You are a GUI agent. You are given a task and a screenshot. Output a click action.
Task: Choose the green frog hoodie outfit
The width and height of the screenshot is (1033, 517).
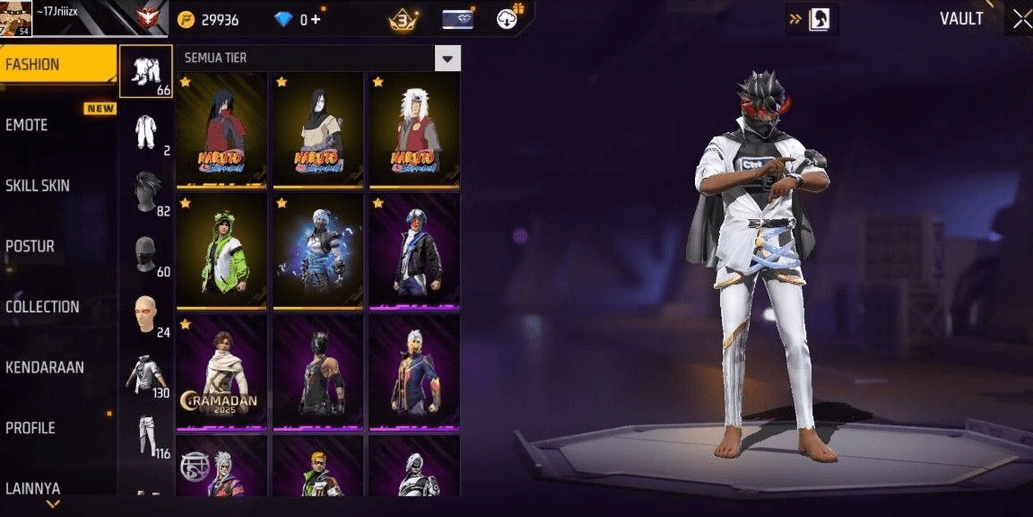click(x=221, y=251)
